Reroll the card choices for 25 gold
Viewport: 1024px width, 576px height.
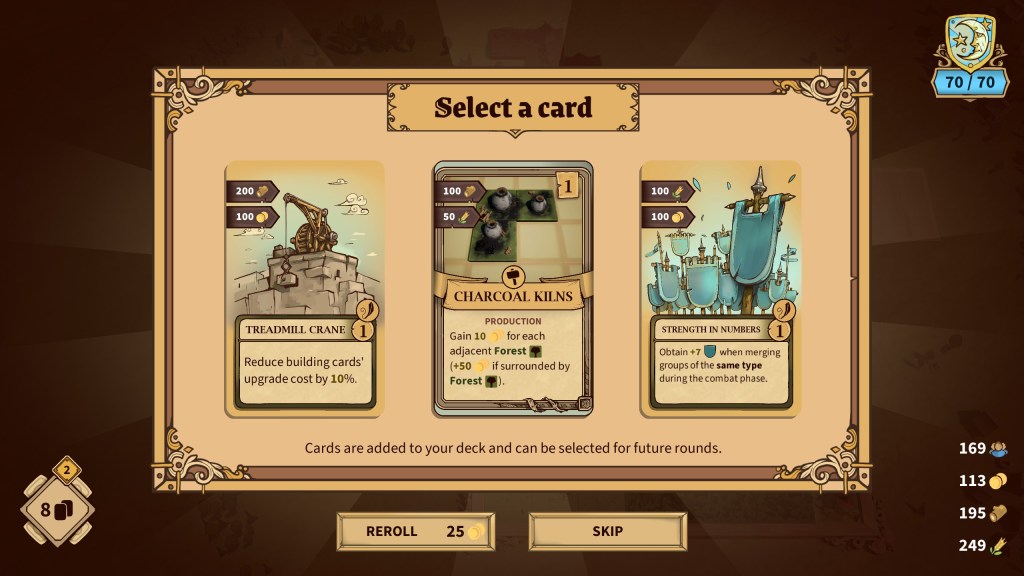tap(415, 531)
